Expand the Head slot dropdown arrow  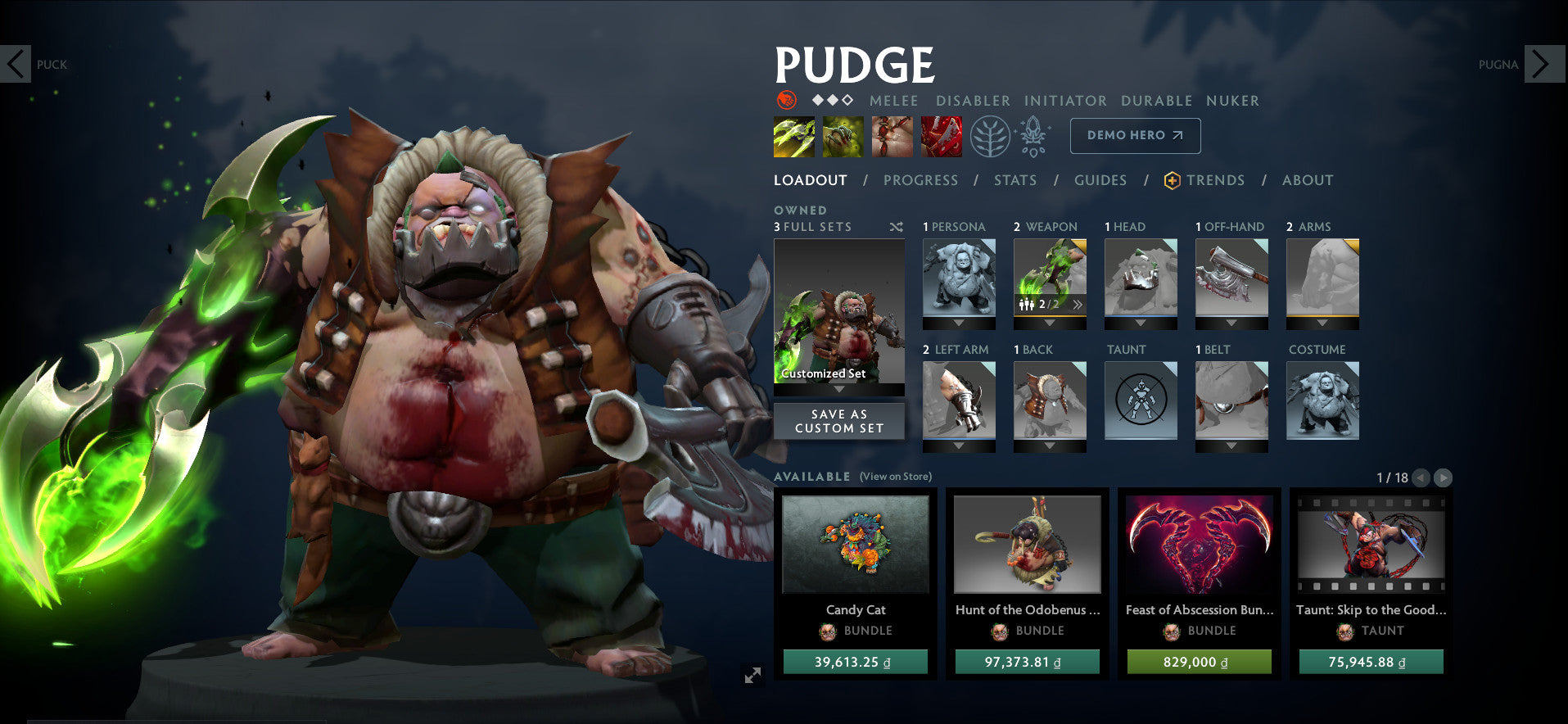coord(1141,323)
